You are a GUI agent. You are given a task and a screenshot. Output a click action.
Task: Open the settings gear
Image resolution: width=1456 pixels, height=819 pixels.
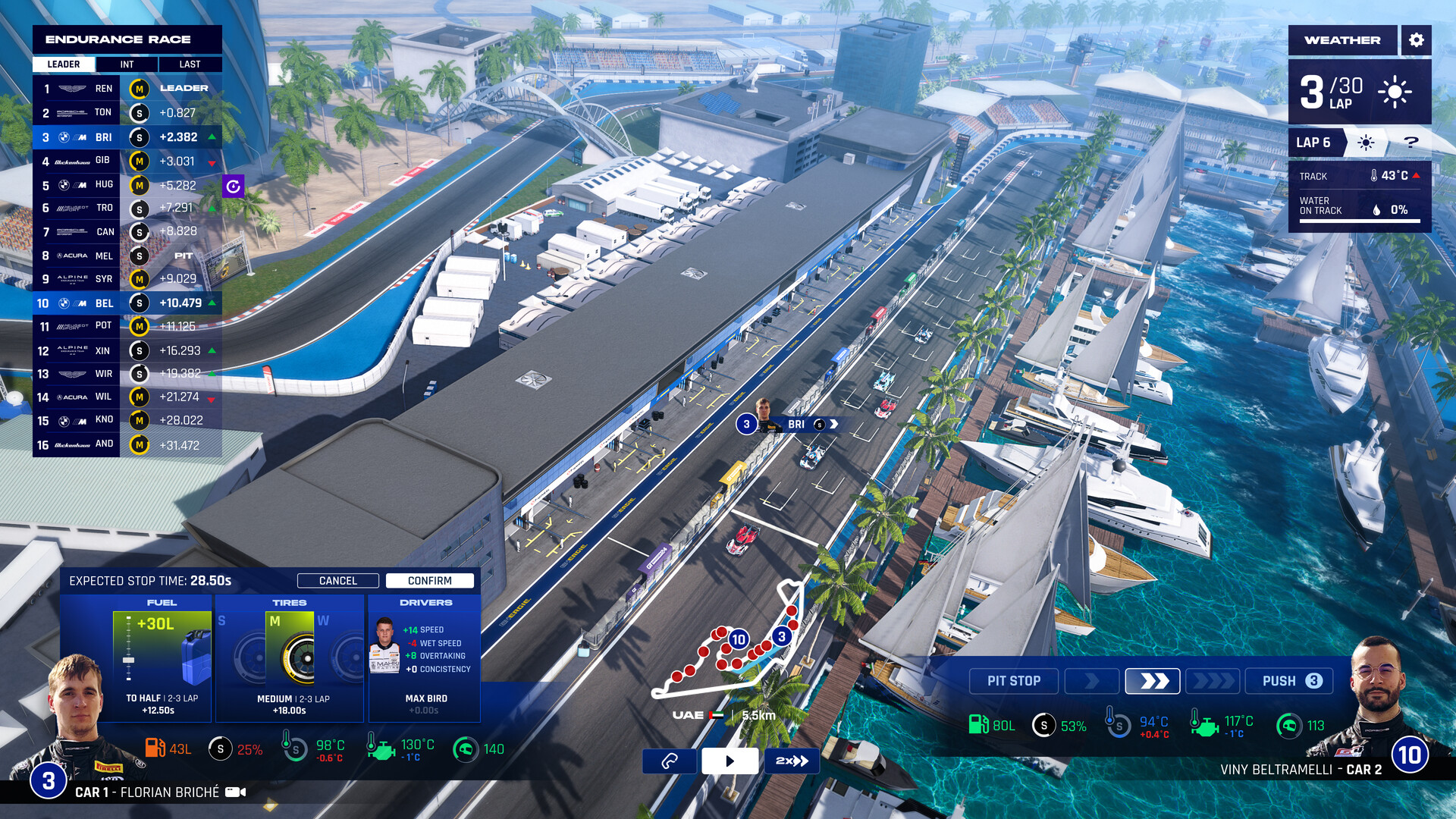pyautogui.click(x=1416, y=40)
